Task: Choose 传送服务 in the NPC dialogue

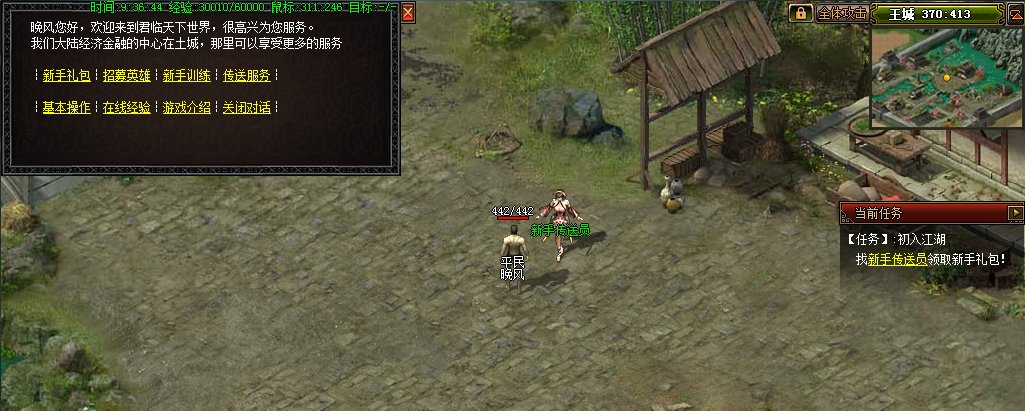Action: click(x=246, y=76)
